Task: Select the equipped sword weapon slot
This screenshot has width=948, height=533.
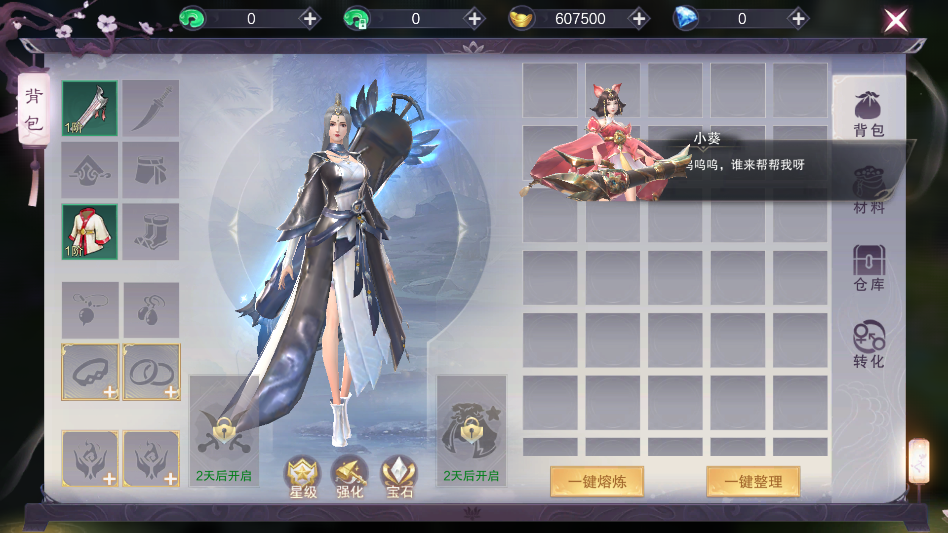Action: 90,108
